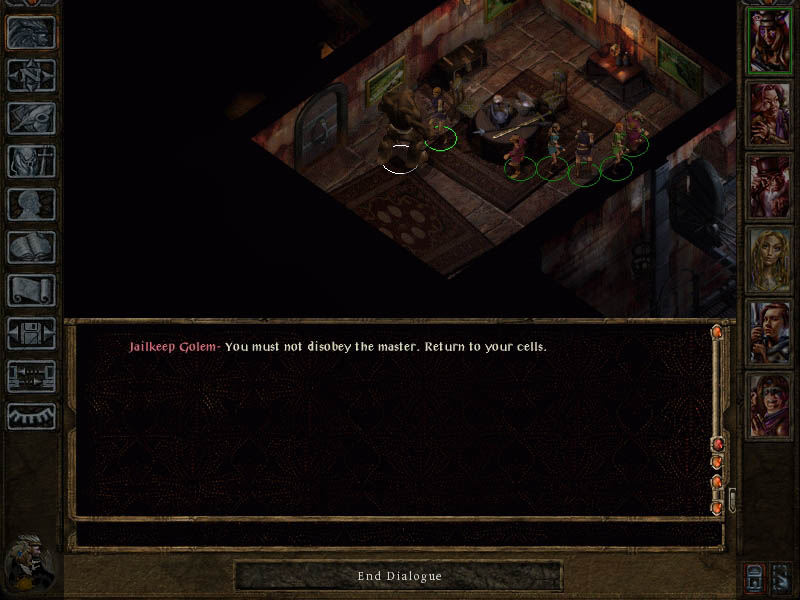Select the dark-haired man portrait

coord(770,332)
